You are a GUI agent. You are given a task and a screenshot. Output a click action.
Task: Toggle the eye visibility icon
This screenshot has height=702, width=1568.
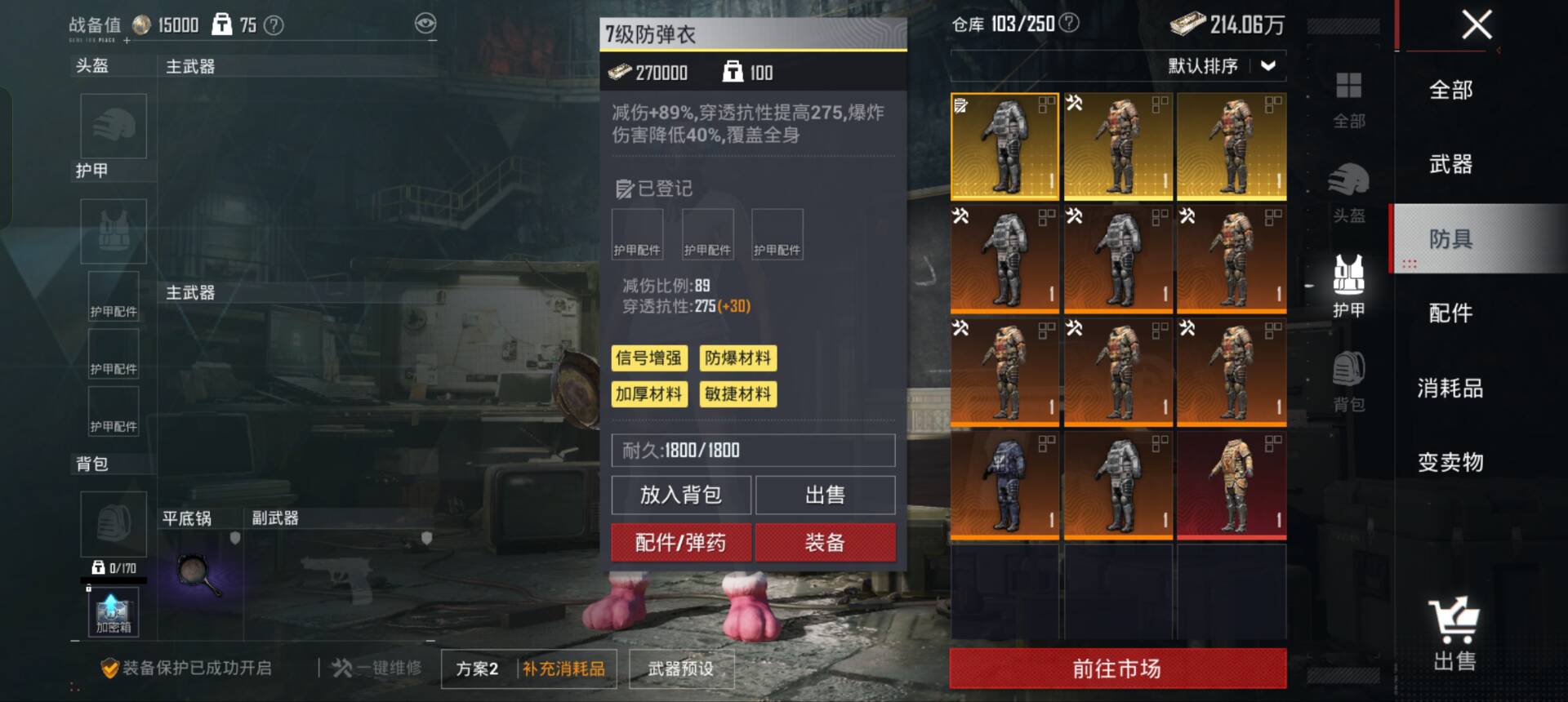pos(425,24)
